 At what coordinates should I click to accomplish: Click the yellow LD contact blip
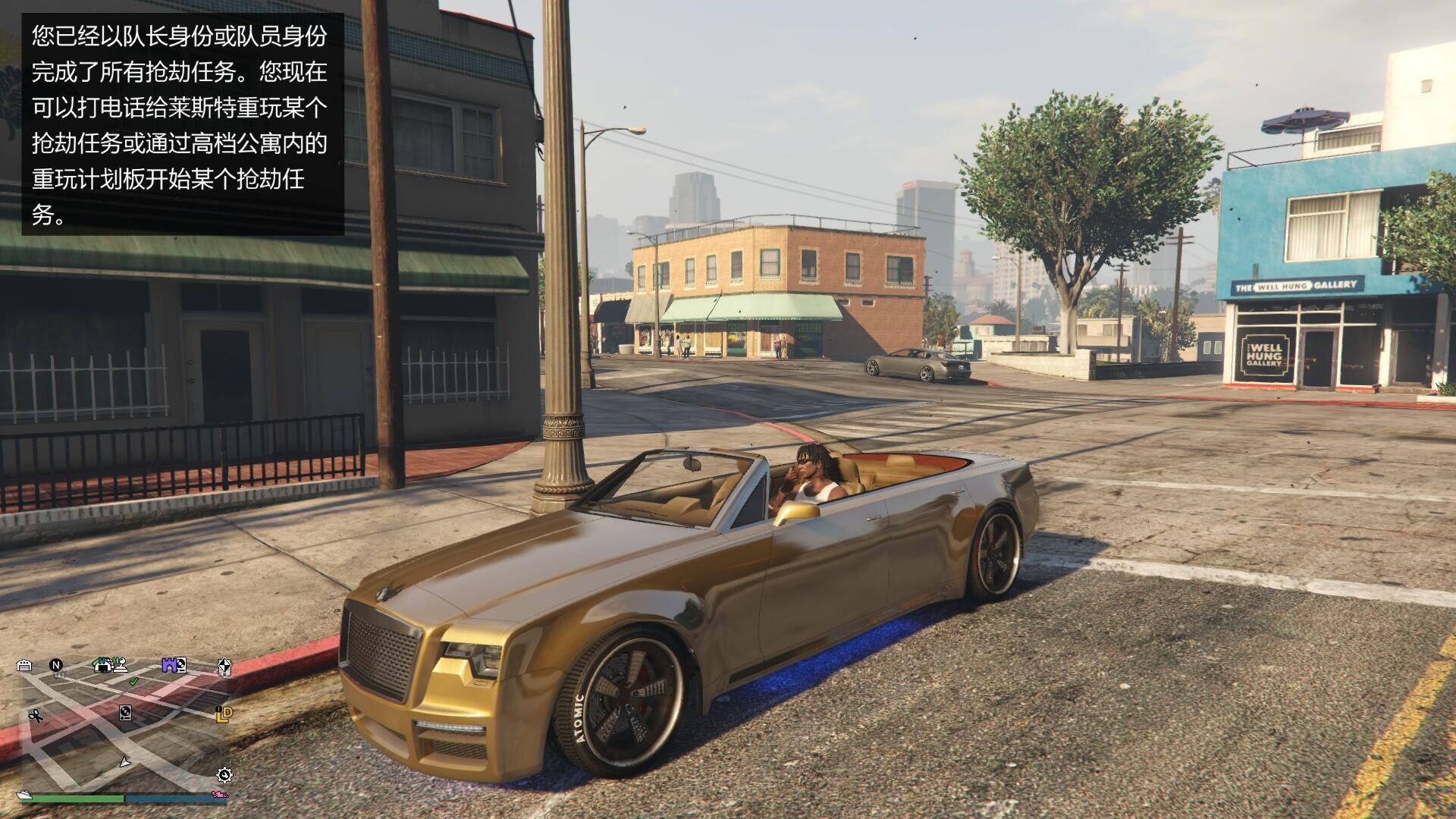(x=224, y=714)
